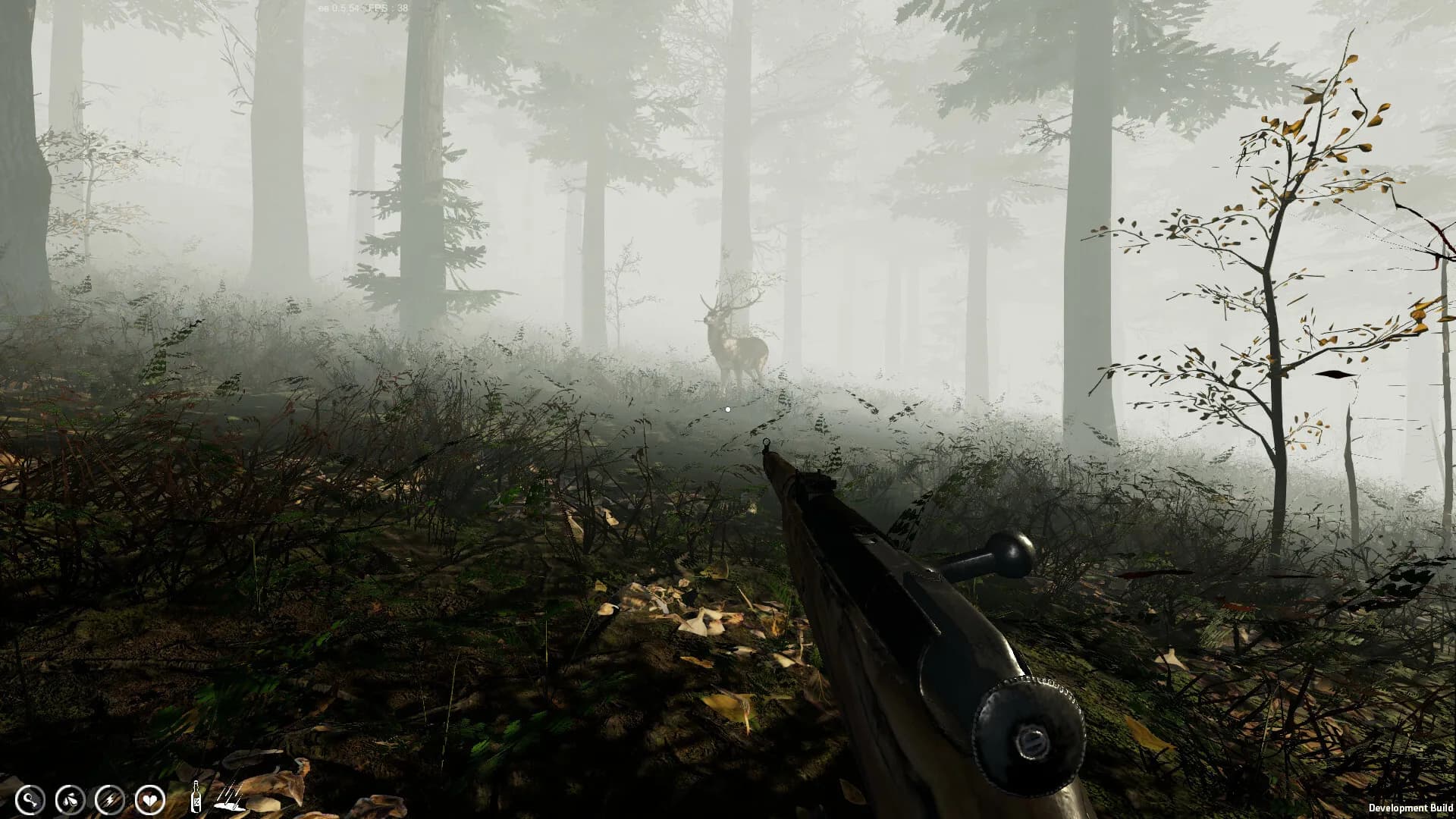Click the lightning bolt energy icon
This screenshot has height=819, width=1456.
[x=110, y=799]
